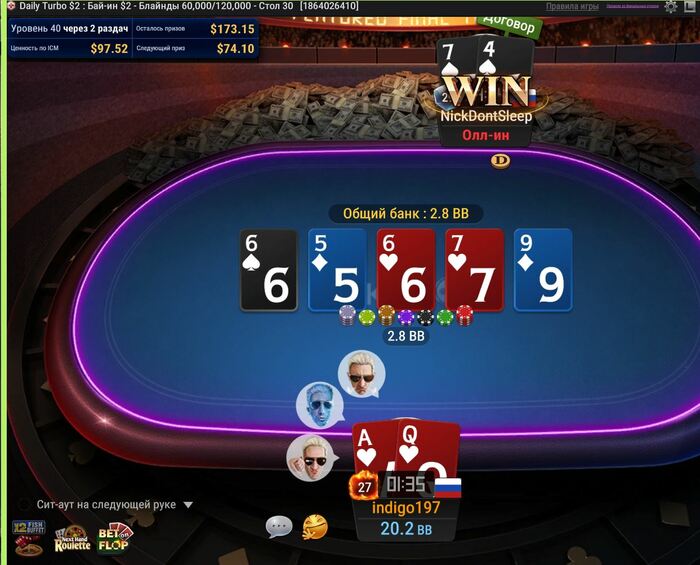Screen dimensions: 700x565
Task: Launch Next Hand Roulette side game
Action: [72, 538]
